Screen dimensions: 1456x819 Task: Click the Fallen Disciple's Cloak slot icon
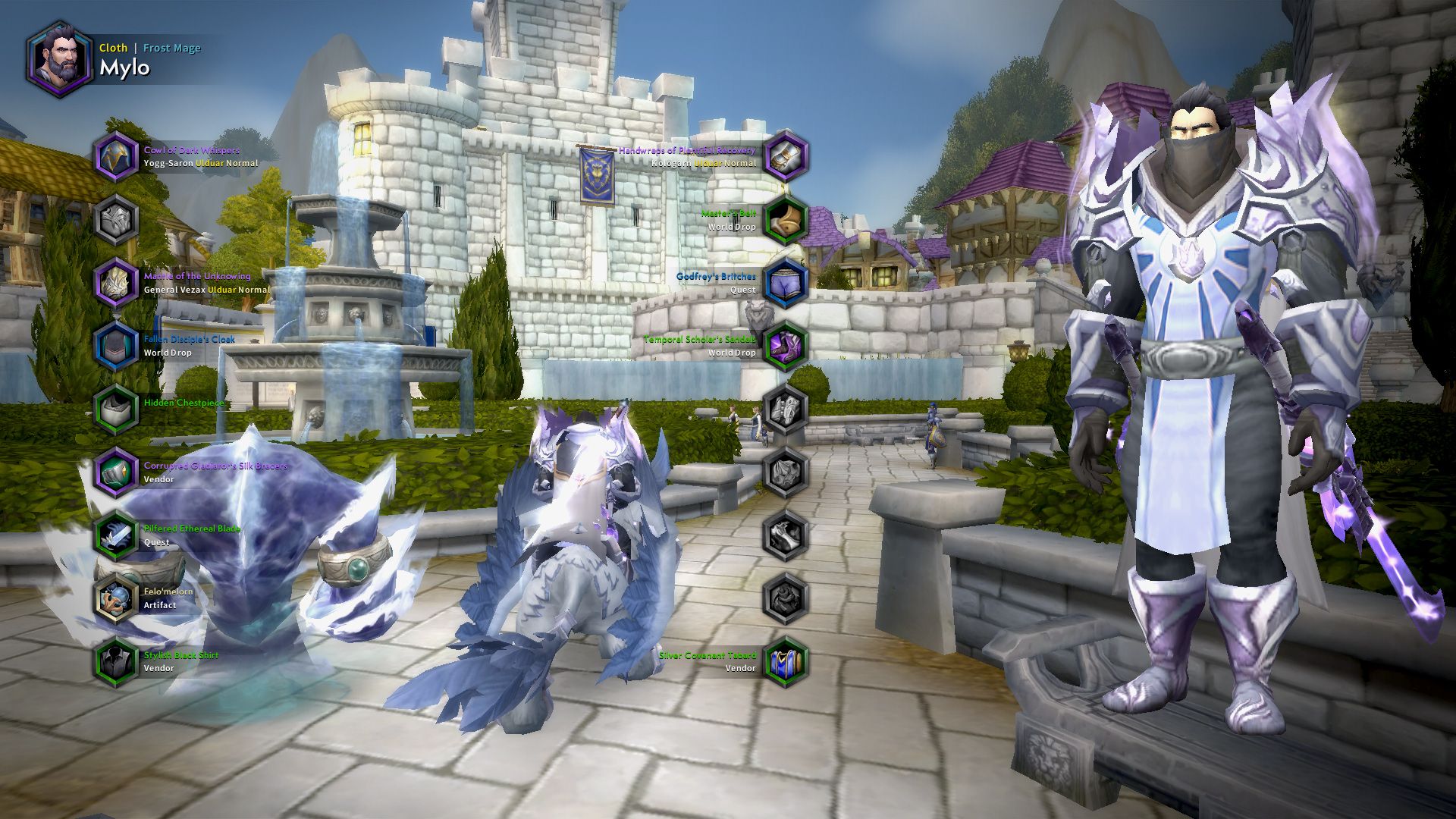click(115, 345)
